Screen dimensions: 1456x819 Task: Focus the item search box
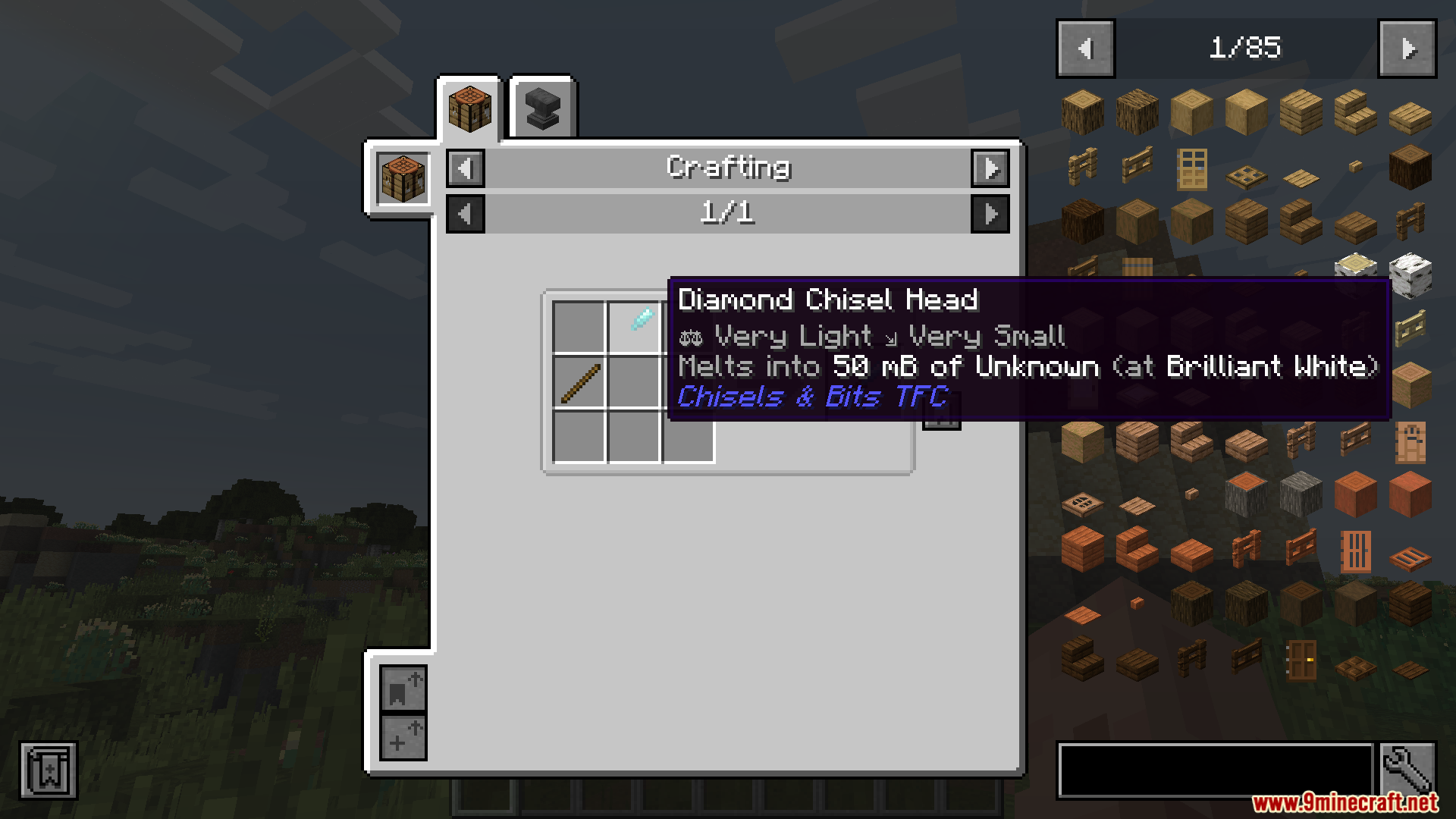pyautogui.click(x=1215, y=770)
